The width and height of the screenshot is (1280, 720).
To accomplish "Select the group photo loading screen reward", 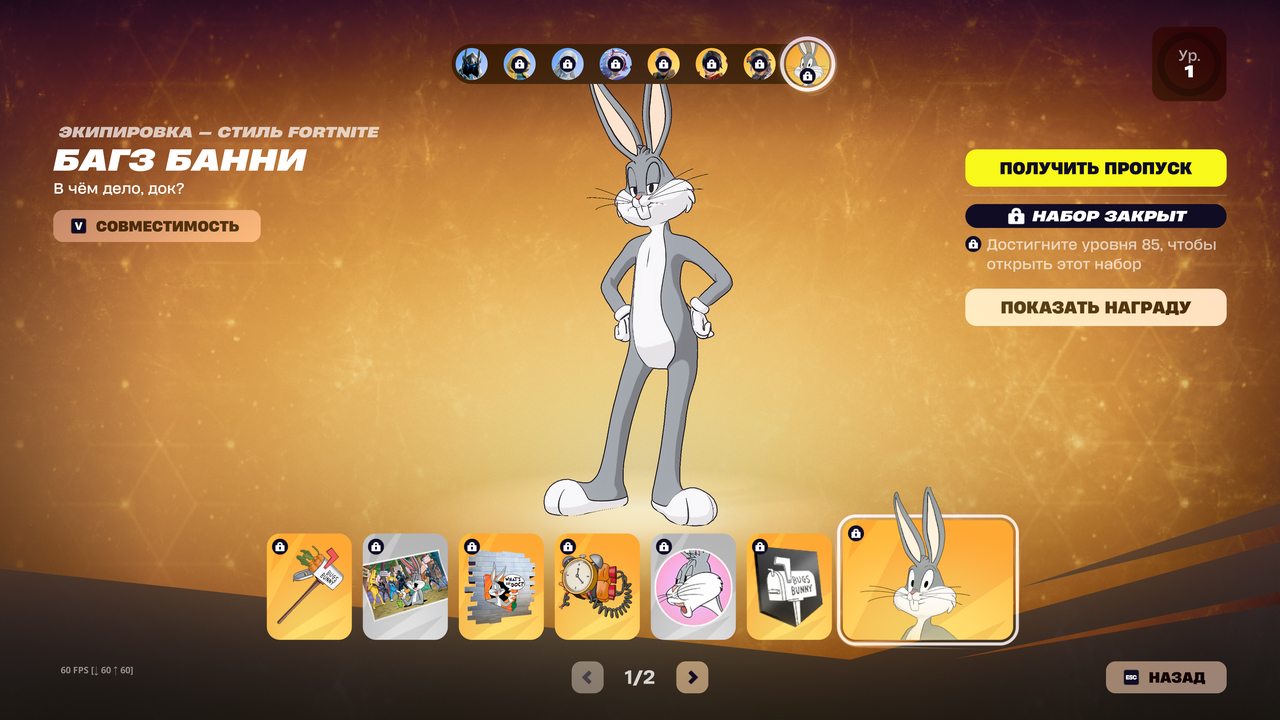I will pyautogui.click(x=405, y=587).
